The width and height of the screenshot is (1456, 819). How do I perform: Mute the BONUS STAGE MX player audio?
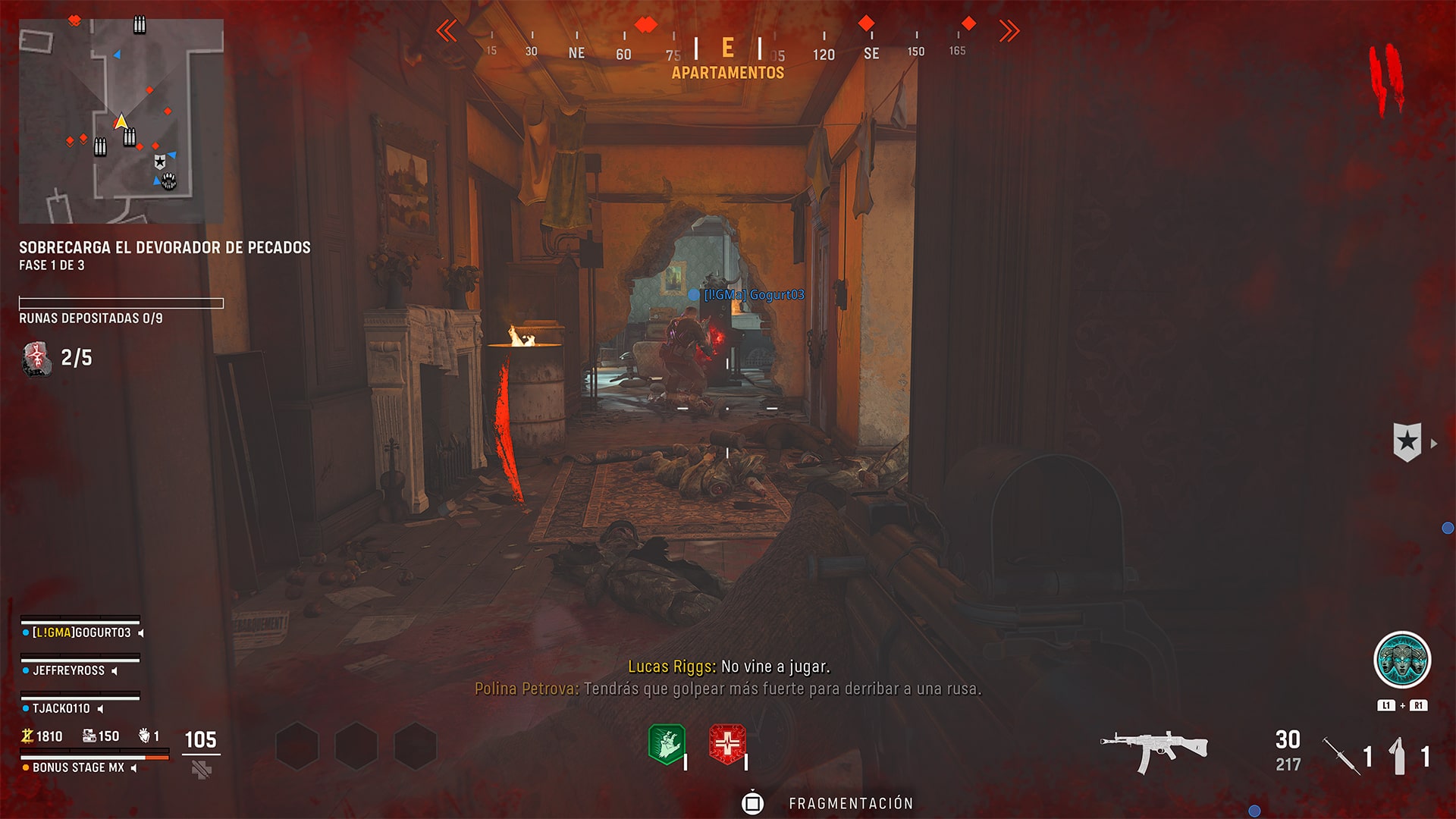click(x=135, y=767)
